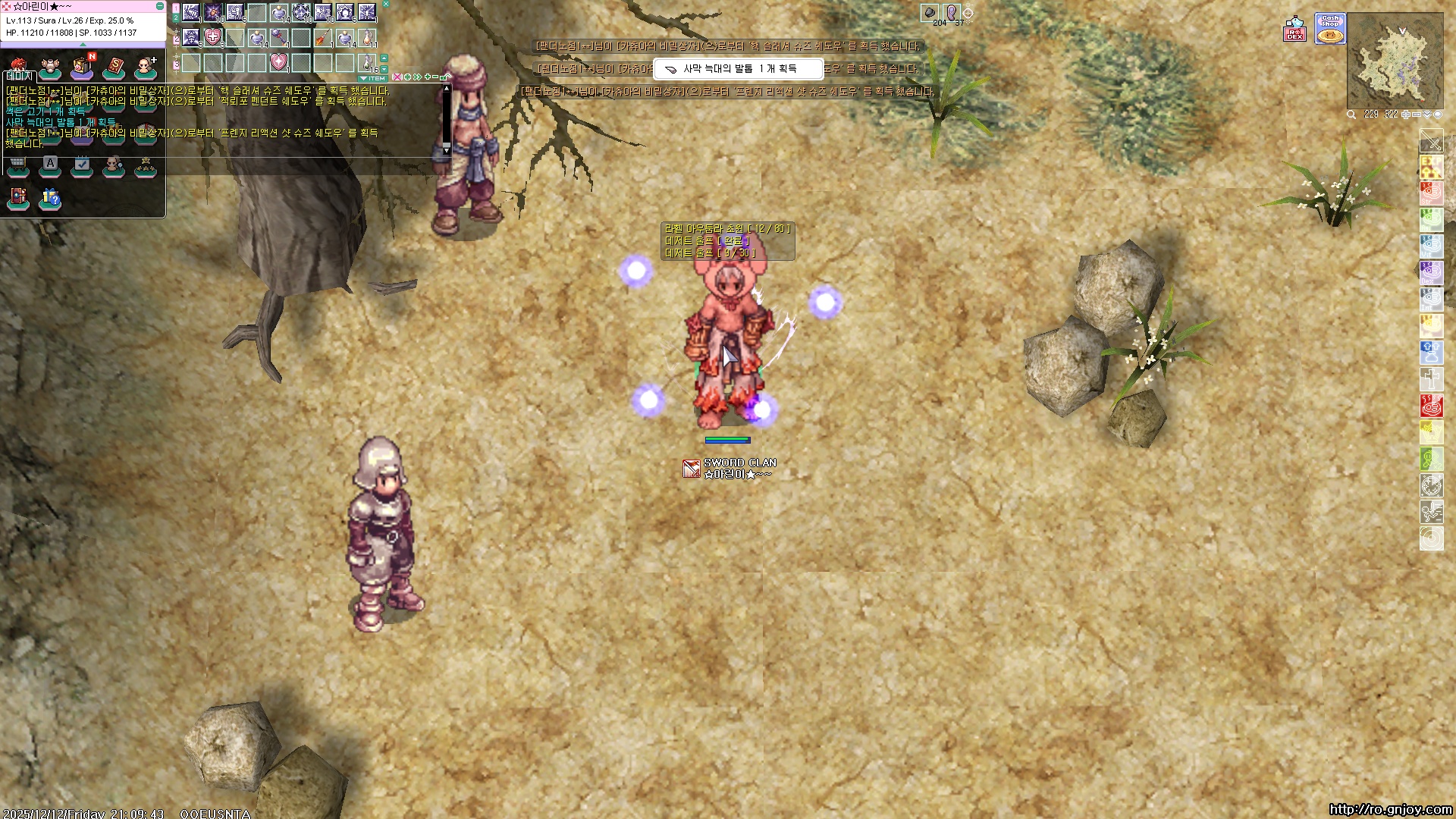The width and height of the screenshot is (1456, 819).
Task: Open the minimap magnifier search
Action: [1351, 115]
